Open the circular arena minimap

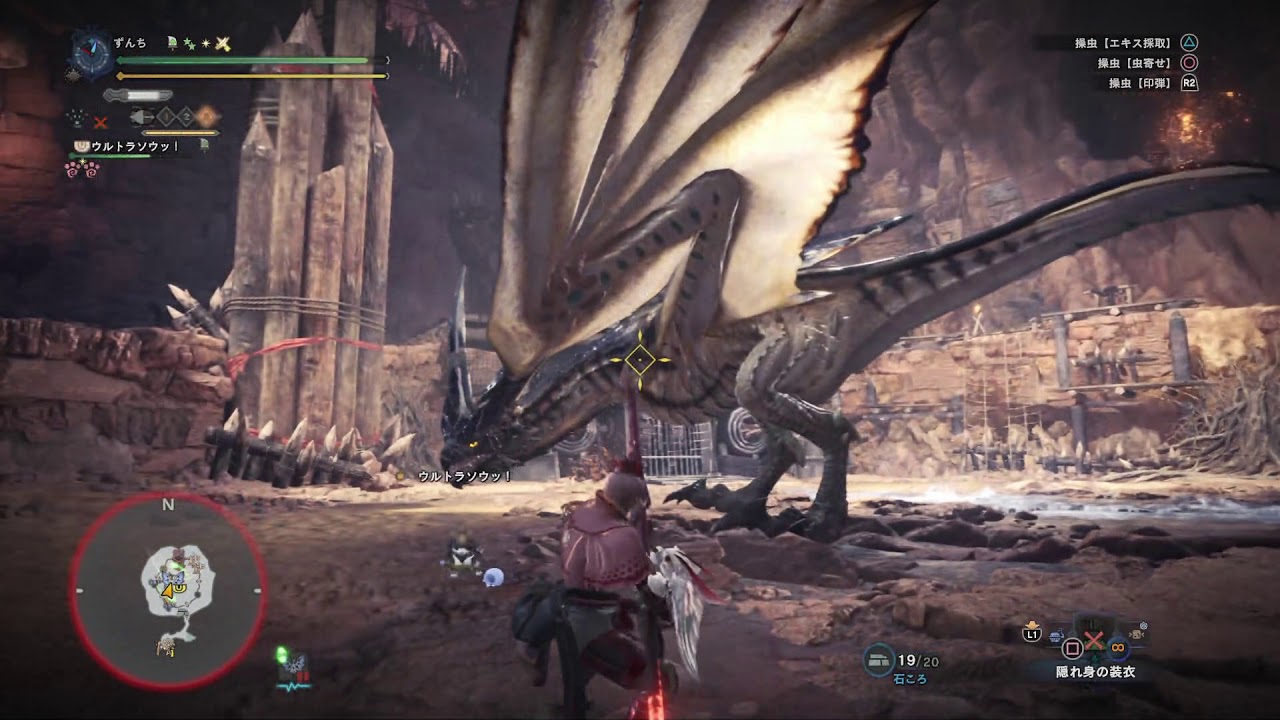tap(168, 592)
